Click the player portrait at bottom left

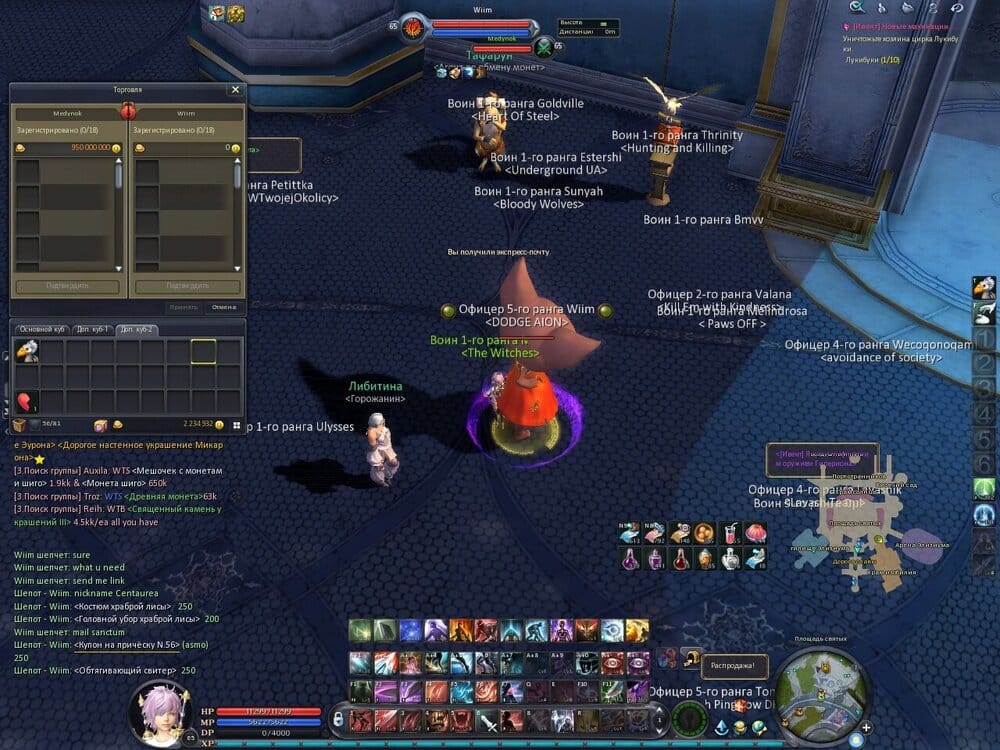point(161,712)
